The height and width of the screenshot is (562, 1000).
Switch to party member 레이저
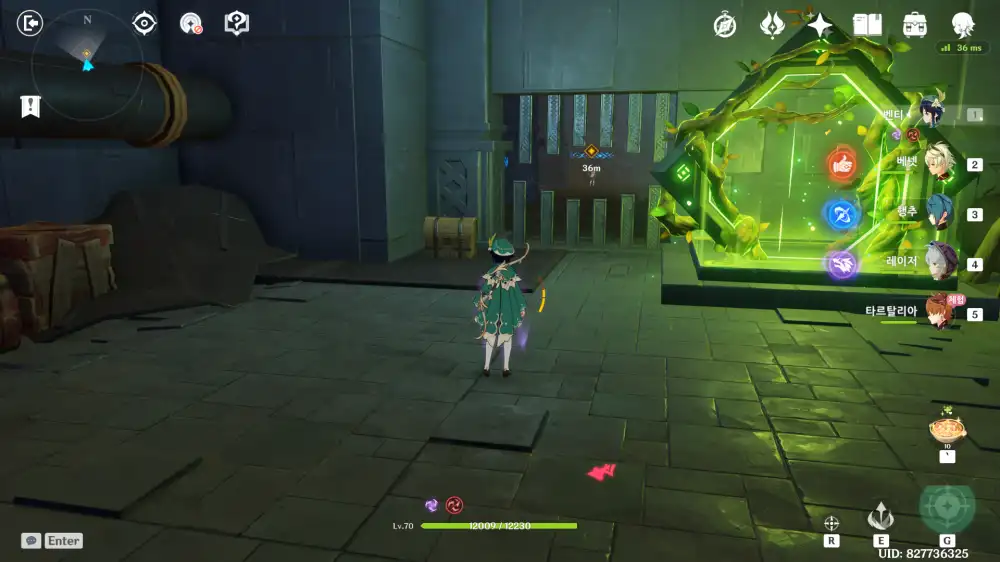(x=941, y=263)
